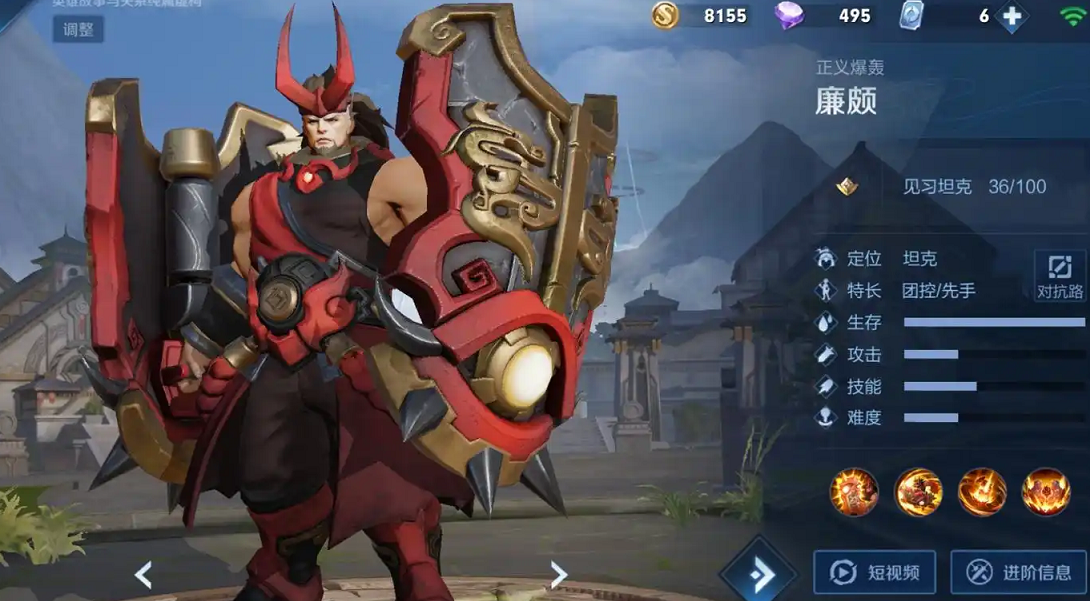Viewport: 1090px width, 601px height.
Task: Tap the plus button beside the ticket count
Action: [x=1013, y=16]
